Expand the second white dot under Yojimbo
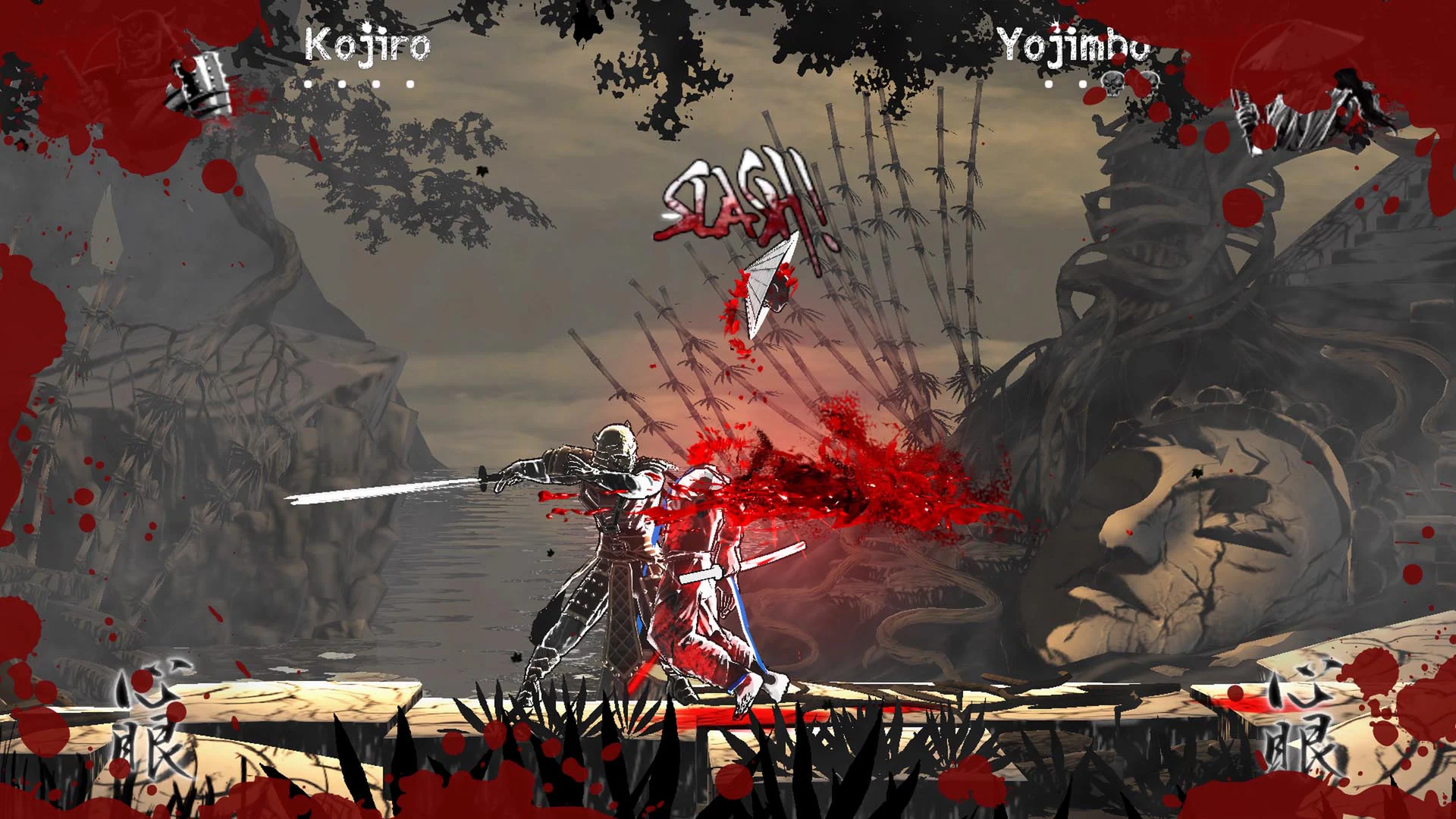The width and height of the screenshot is (1456, 819). coord(1082,85)
